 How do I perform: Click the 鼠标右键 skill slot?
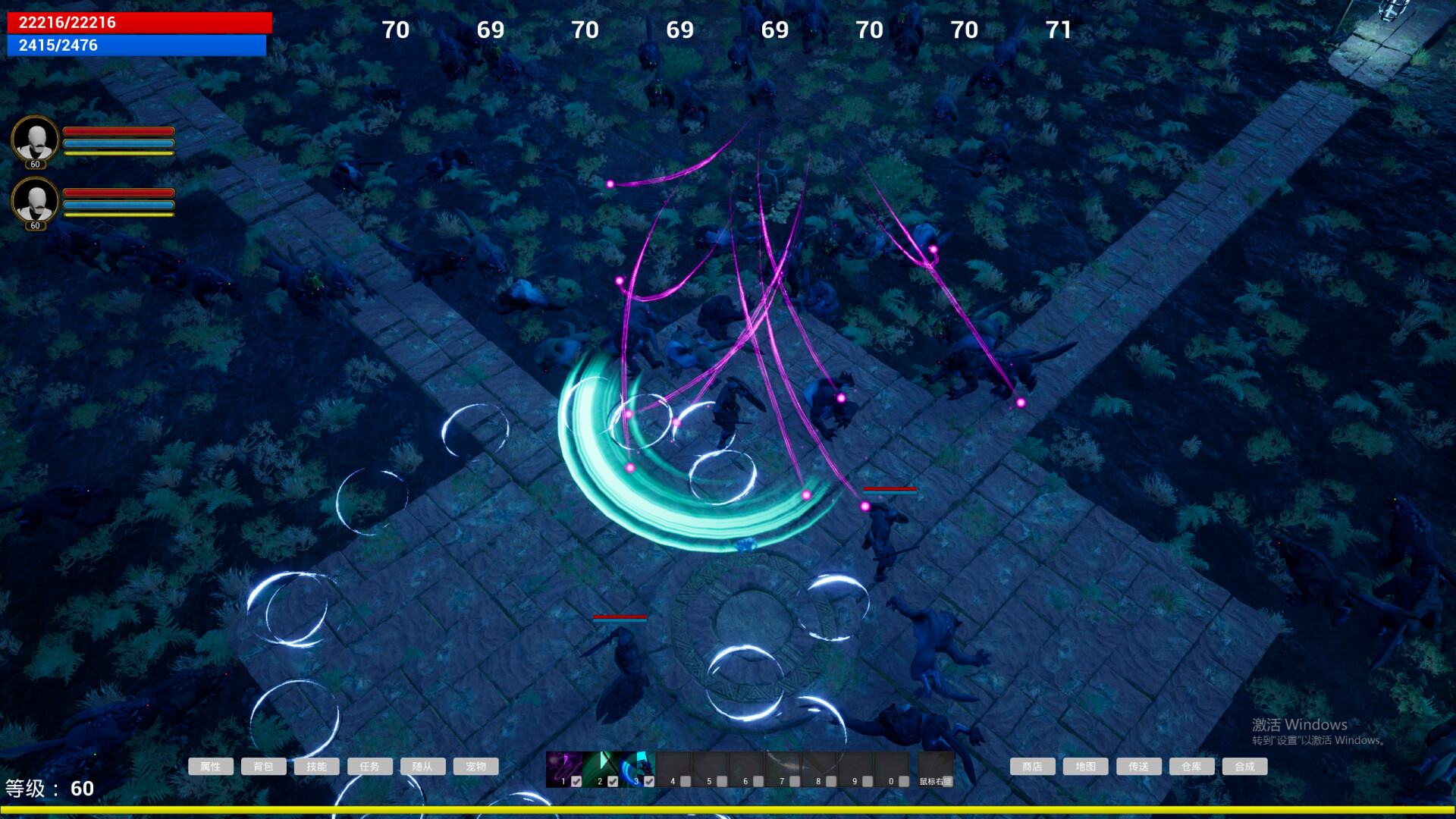(x=934, y=770)
